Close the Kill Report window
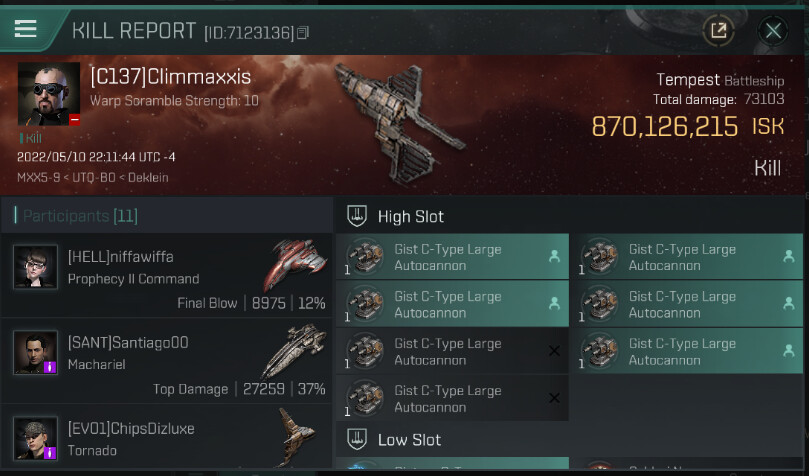Viewport: 809px width, 476px height. [x=773, y=31]
